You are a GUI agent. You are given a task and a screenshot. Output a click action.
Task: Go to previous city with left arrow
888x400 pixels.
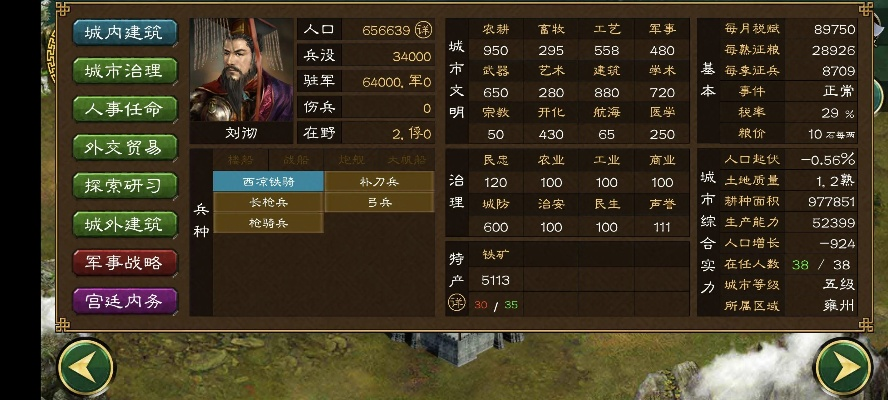(86, 369)
